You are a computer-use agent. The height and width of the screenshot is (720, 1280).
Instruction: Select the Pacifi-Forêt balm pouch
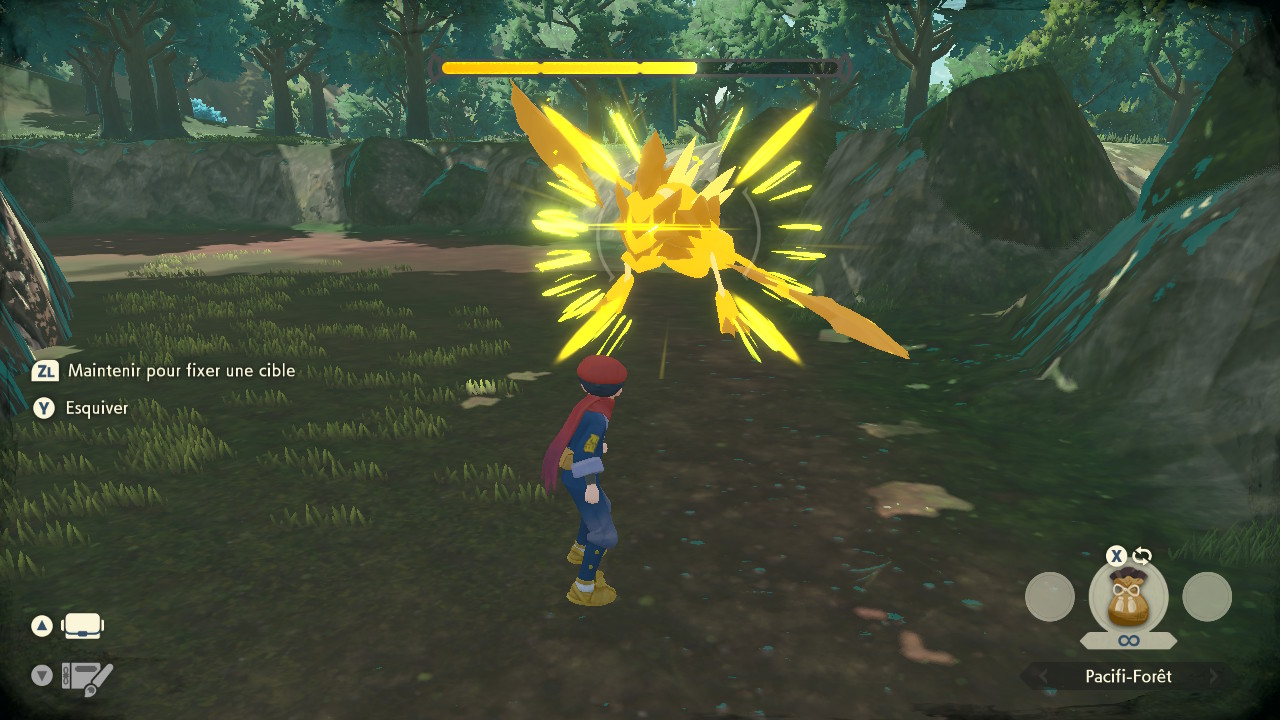[x=1128, y=597]
